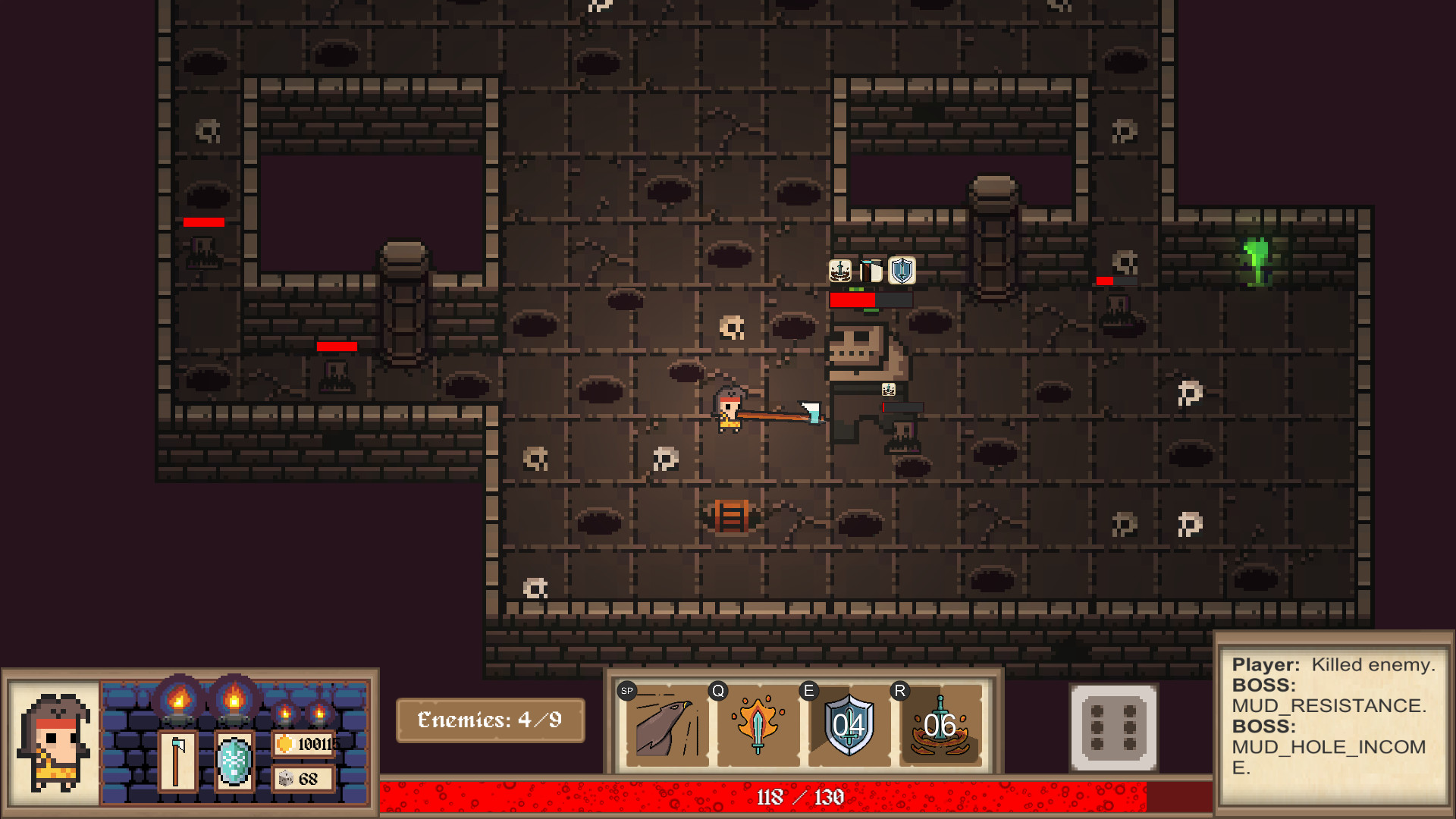Viewport: 1456px width, 819px height.
Task: Click the boss's axe status icon
Action: click(871, 272)
